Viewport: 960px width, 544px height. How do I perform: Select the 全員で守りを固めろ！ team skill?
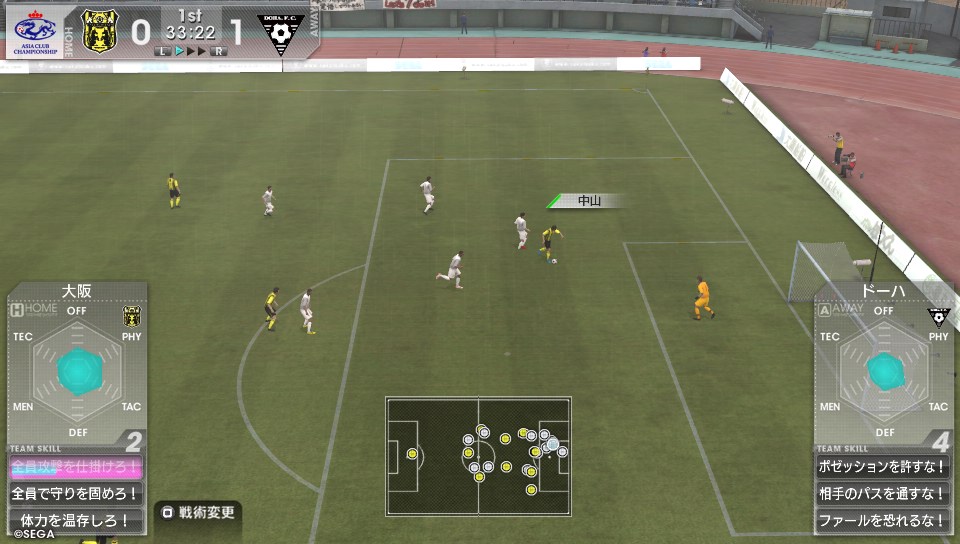click(75, 494)
